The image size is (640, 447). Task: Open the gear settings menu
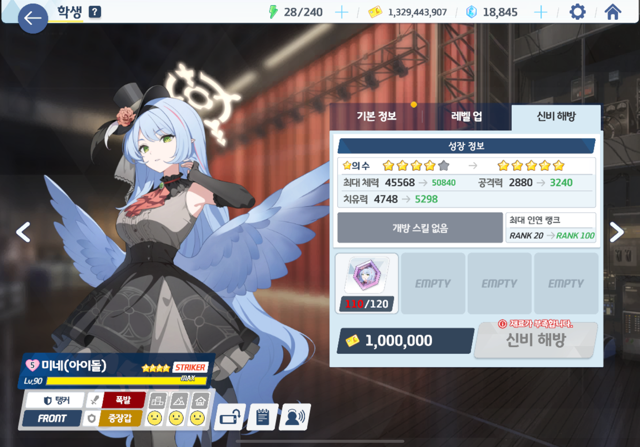coord(577,12)
